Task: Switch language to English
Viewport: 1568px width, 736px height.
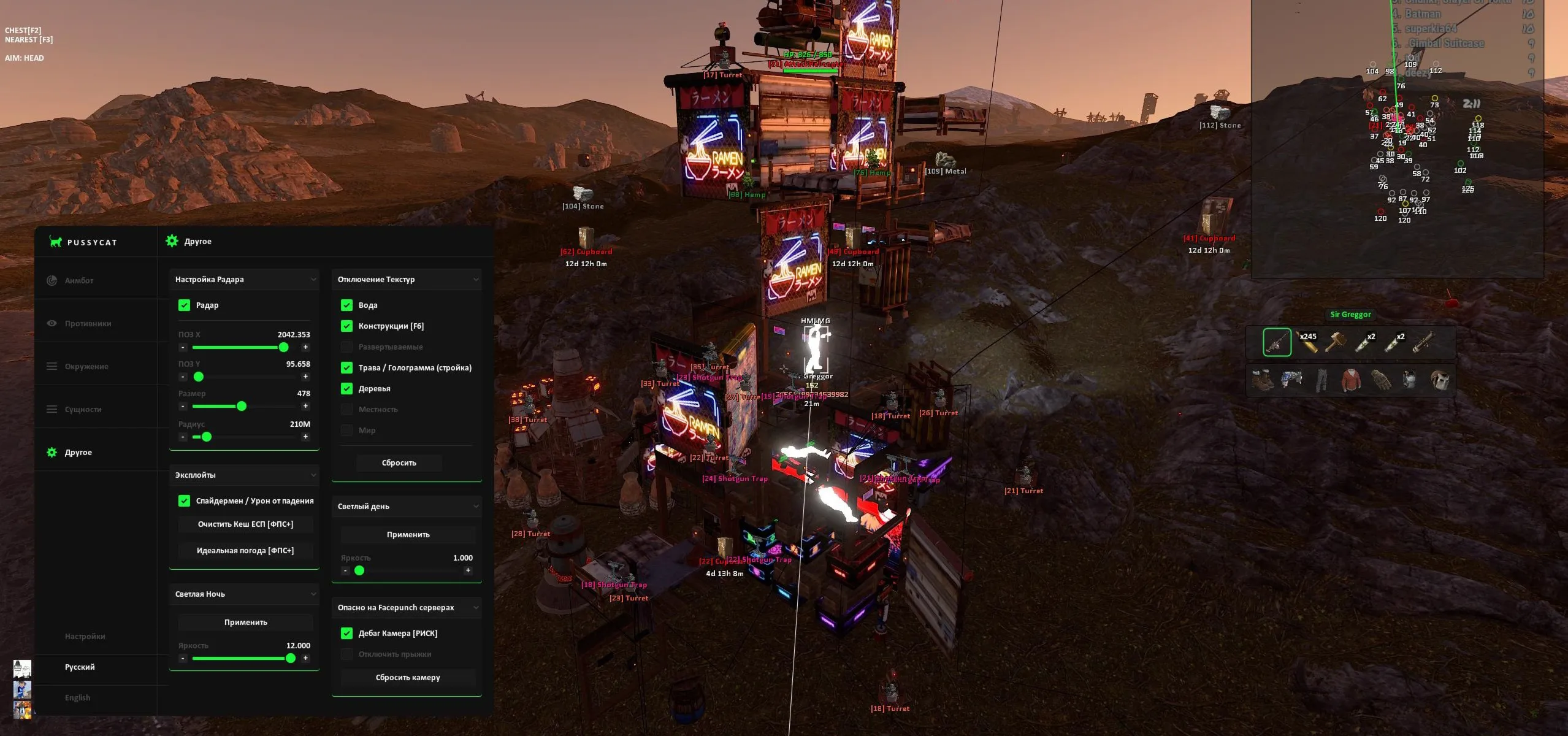Action: (x=77, y=697)
